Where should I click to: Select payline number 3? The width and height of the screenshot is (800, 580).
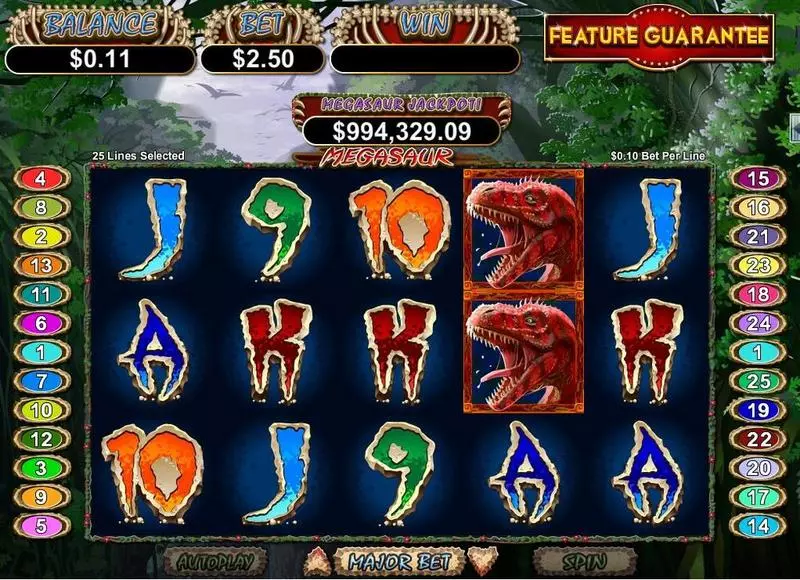coord(40,468)
